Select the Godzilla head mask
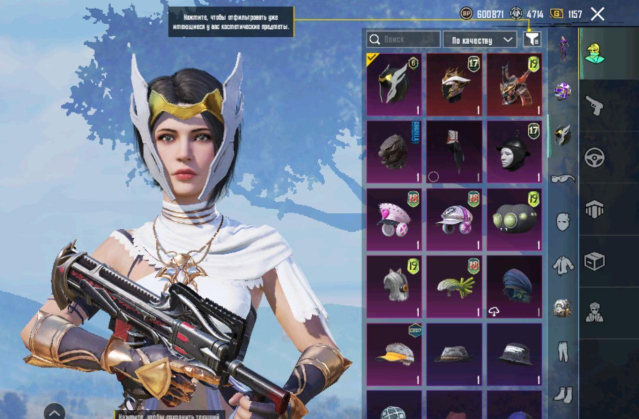The width and height of the screenshot is (639, 419). point(394,151)
